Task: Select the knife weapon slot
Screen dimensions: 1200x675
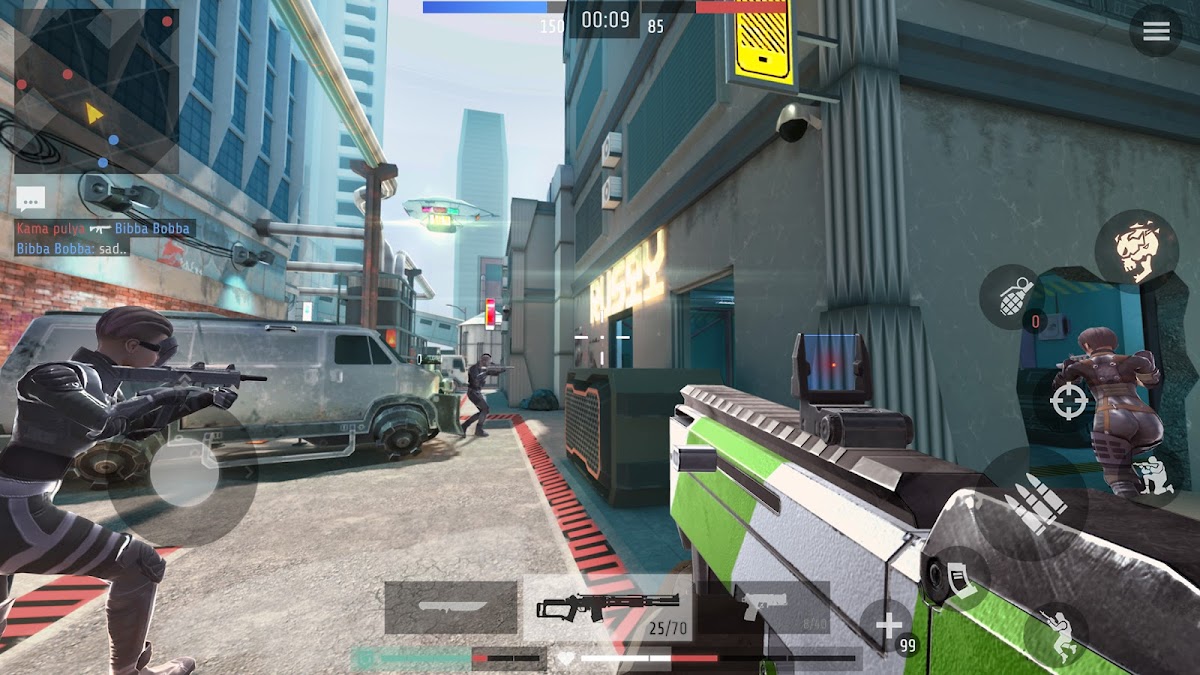Action: [450, 608]
